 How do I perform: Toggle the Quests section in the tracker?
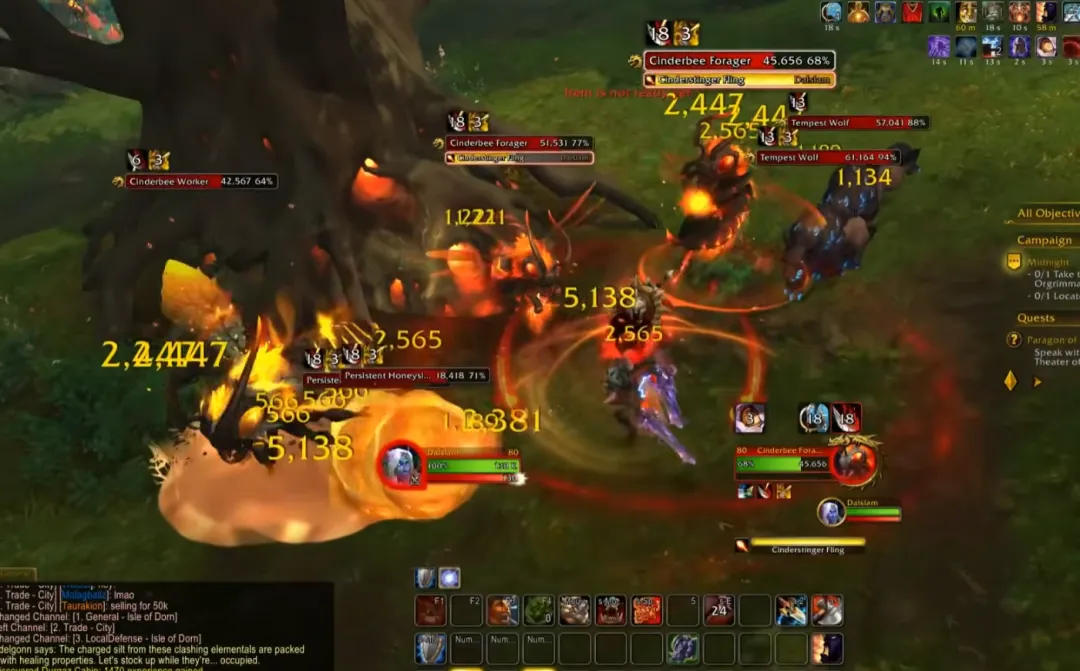click(x=1036, y=318)
